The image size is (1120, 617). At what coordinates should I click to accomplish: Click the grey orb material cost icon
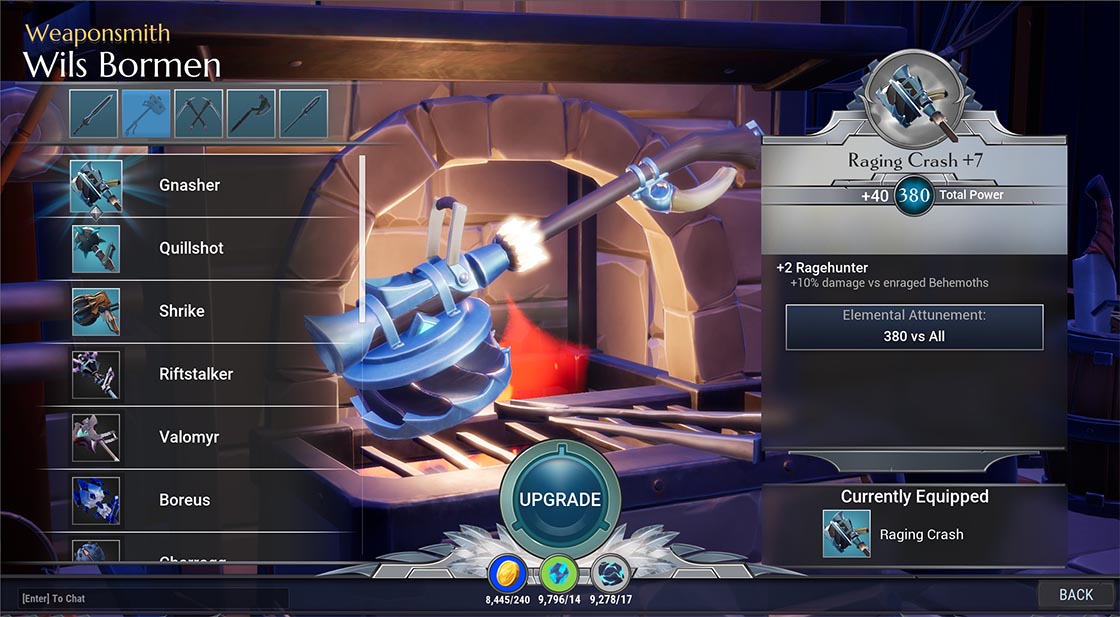click(x=610, y=574)
